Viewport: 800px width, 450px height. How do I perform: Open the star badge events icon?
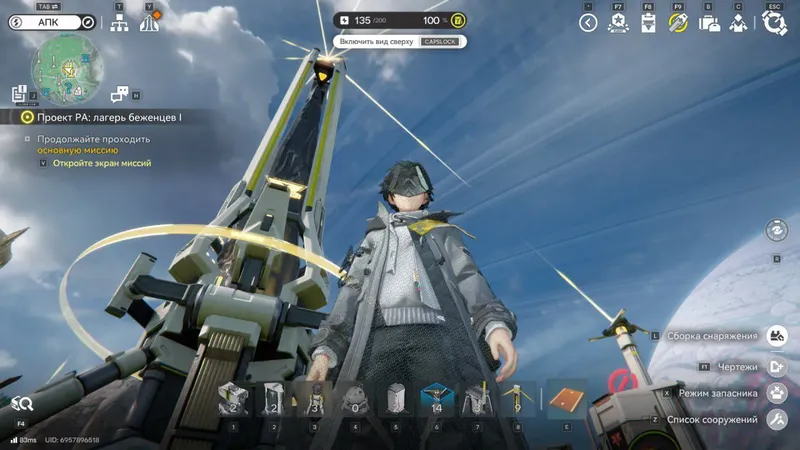[x=618, y=23]
